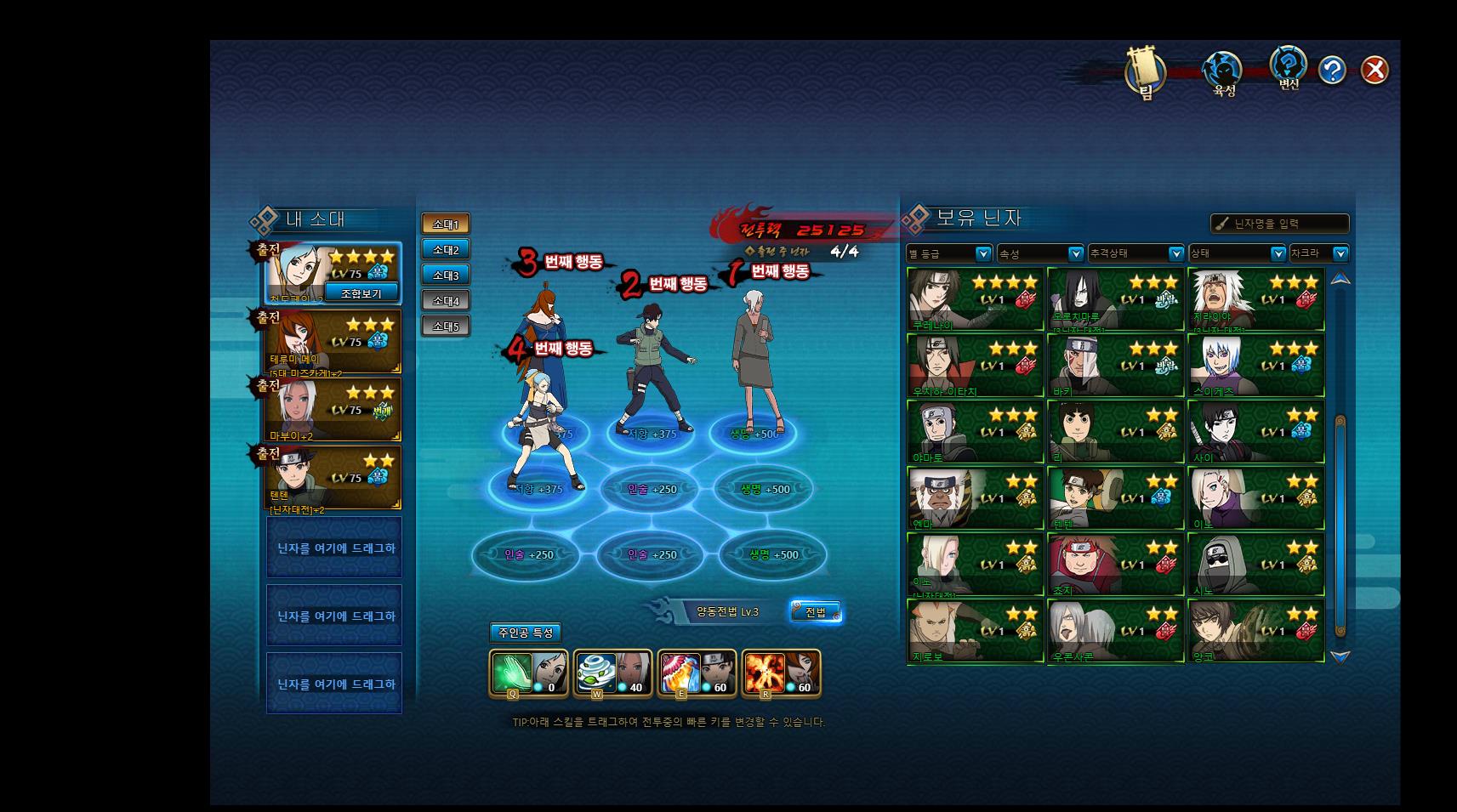Switch to squad 소대2
This screenshot has height=812, width=1457.
[446, 249]
